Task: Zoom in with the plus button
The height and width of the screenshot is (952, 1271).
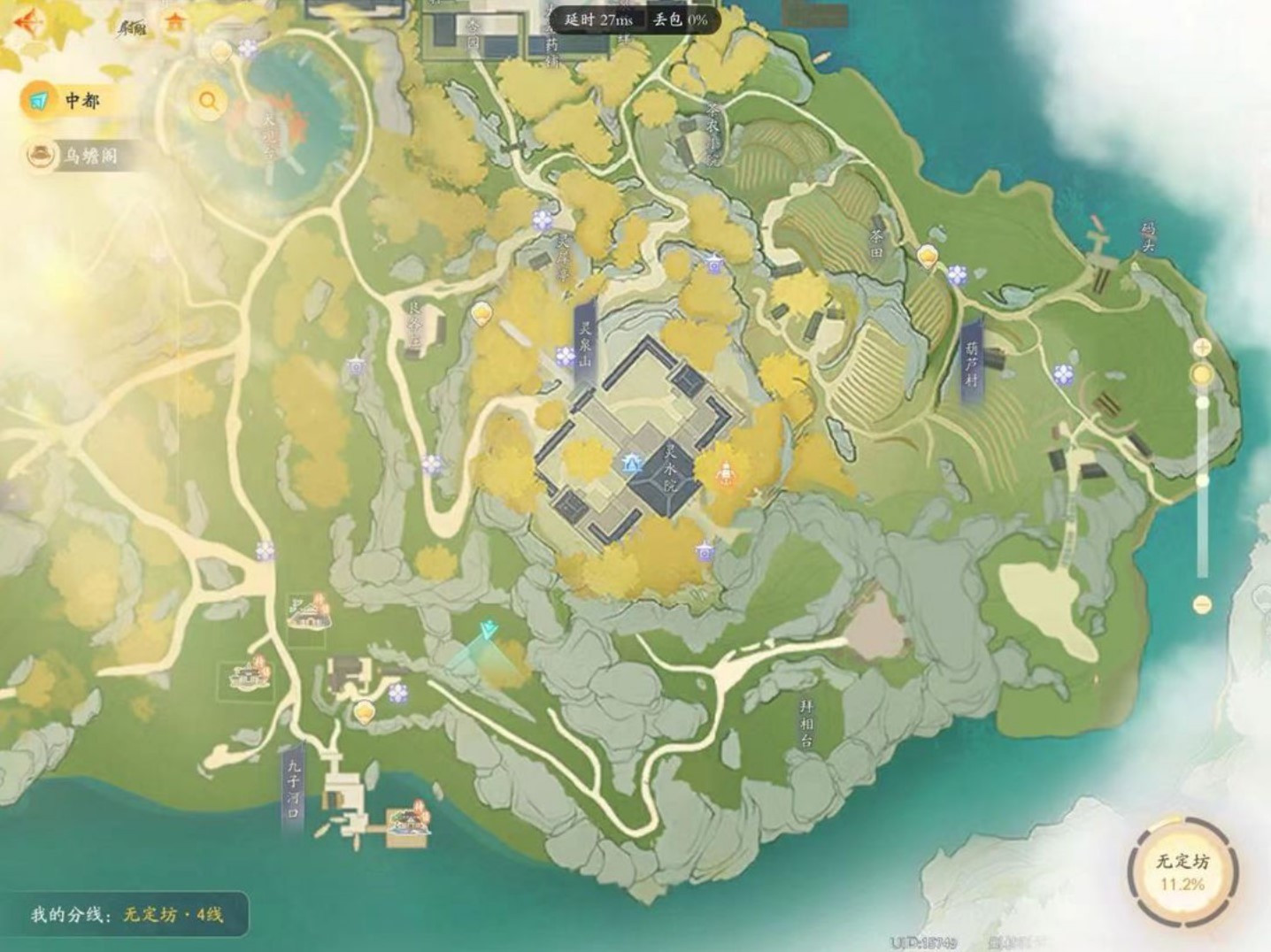Action: pyautogui.click(x=1202, y=347)
